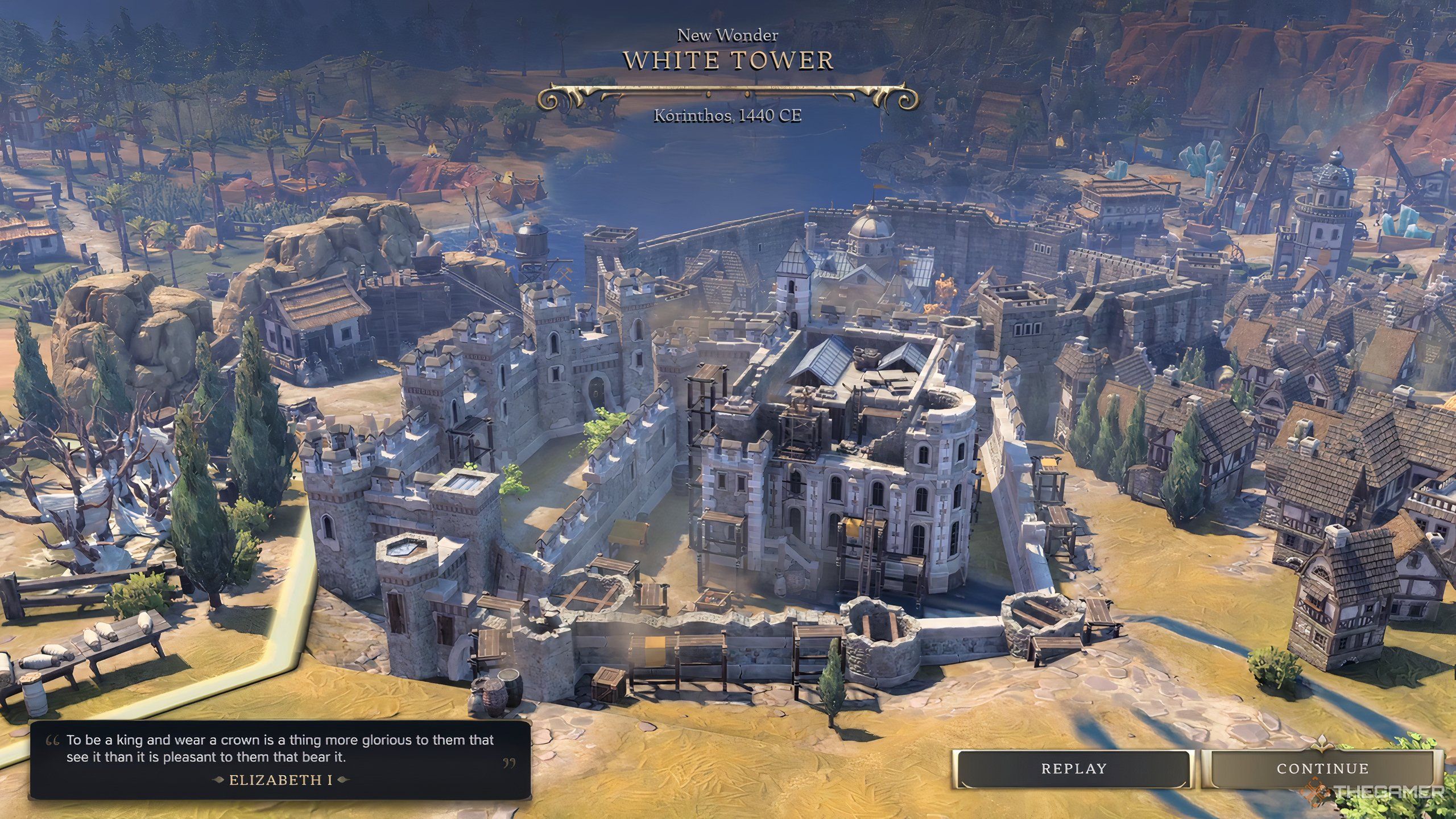Continue past the New Wonder screen

click(x=1322, y=769)
